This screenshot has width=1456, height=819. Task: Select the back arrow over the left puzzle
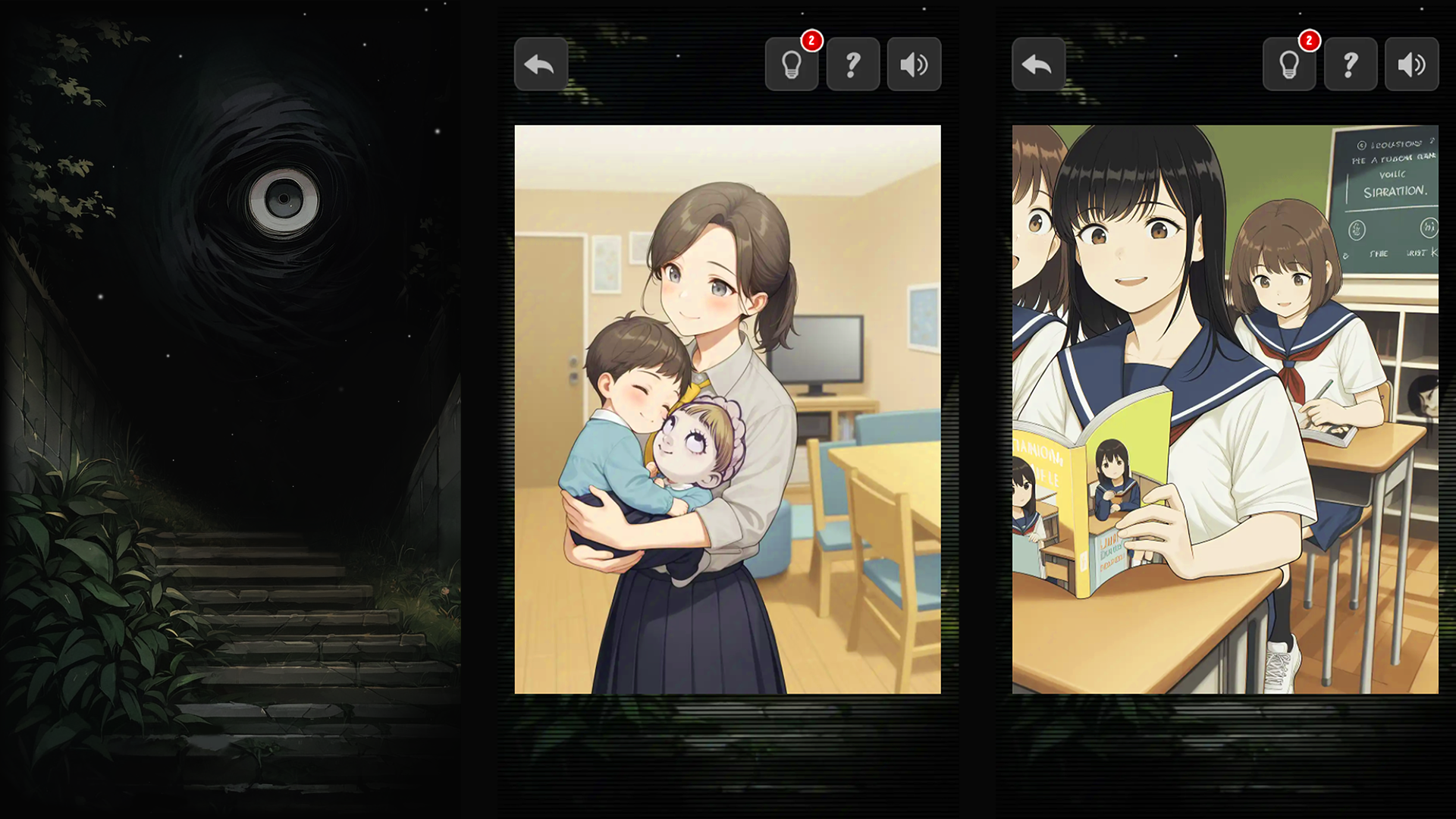pyautogui.click(x=541, y=64)
